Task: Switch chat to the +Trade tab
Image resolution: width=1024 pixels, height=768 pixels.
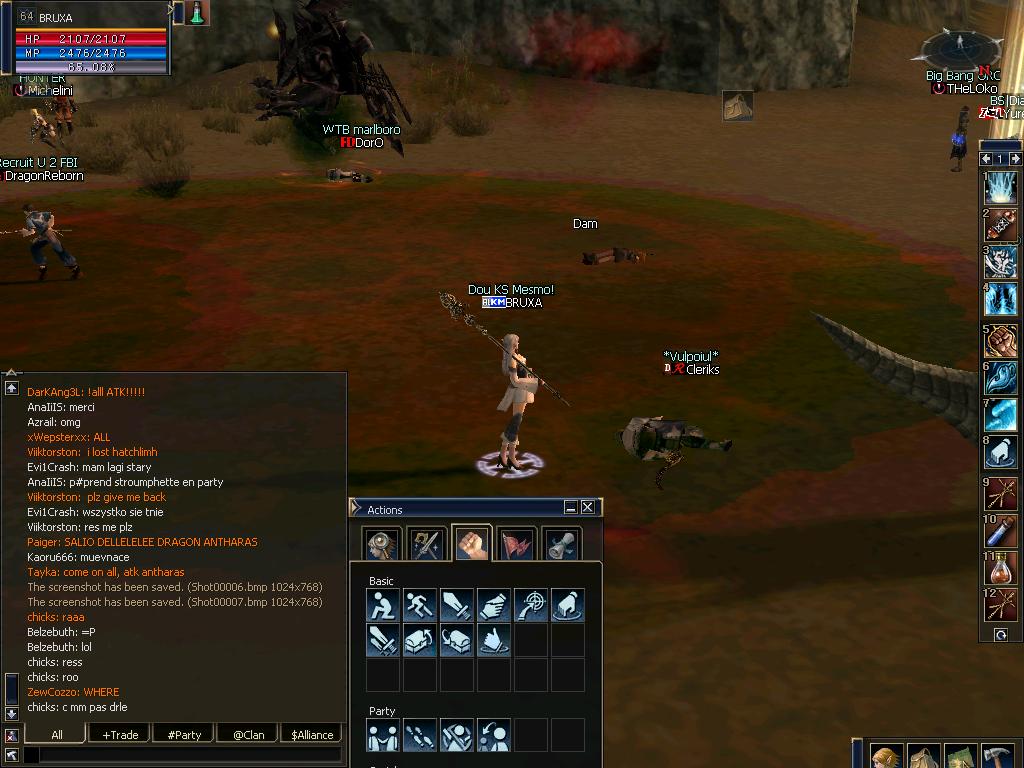Action: (120, 734)
